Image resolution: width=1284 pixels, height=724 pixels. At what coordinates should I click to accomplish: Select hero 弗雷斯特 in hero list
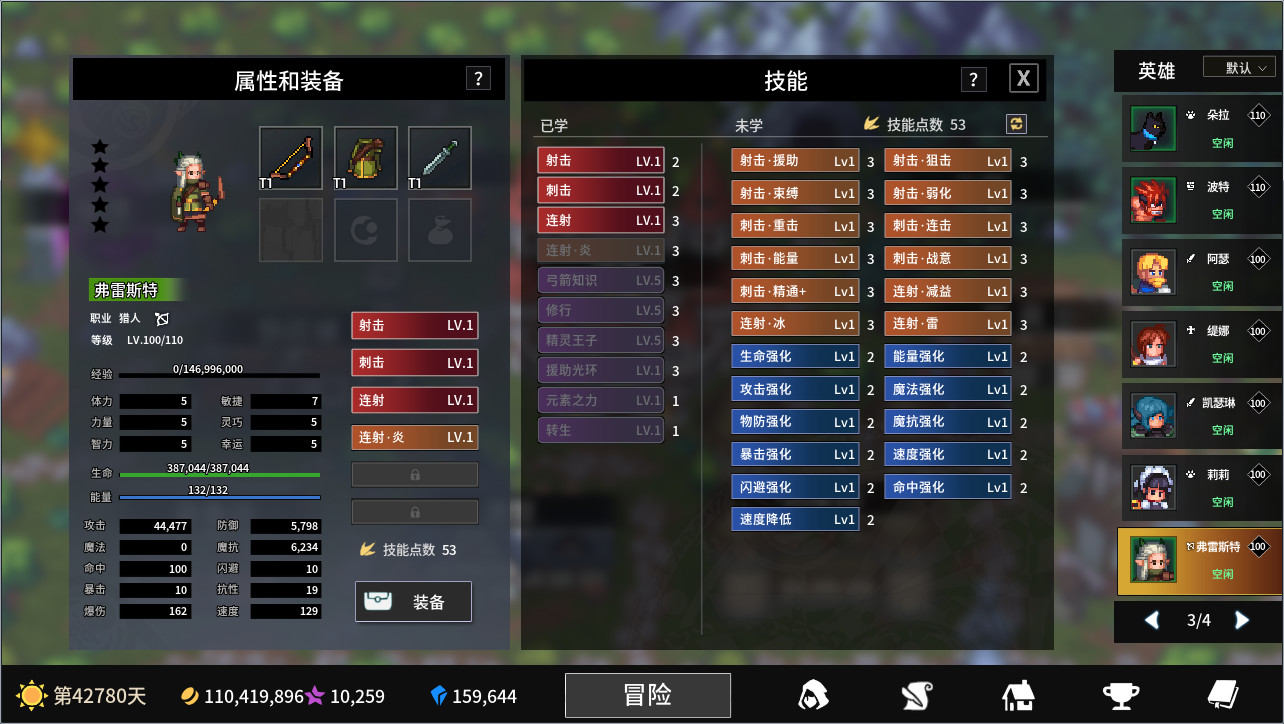[1199, 561]
